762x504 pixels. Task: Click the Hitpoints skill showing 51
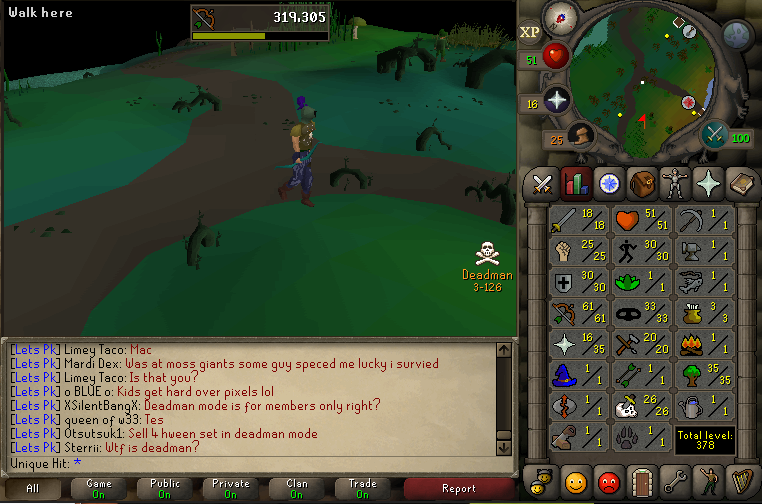[639, 220]
